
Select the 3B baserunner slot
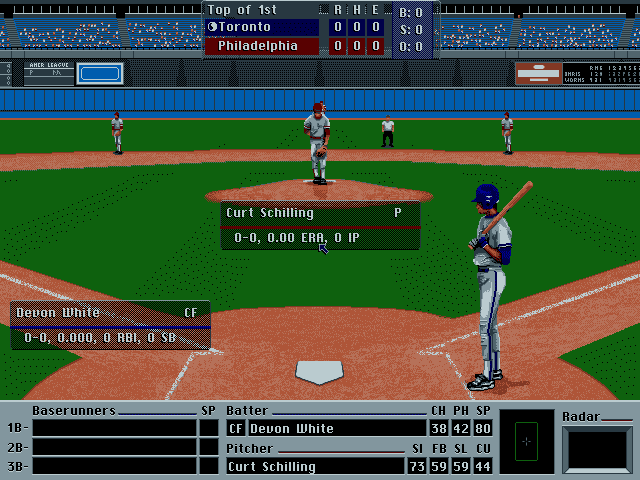(114, 466)
